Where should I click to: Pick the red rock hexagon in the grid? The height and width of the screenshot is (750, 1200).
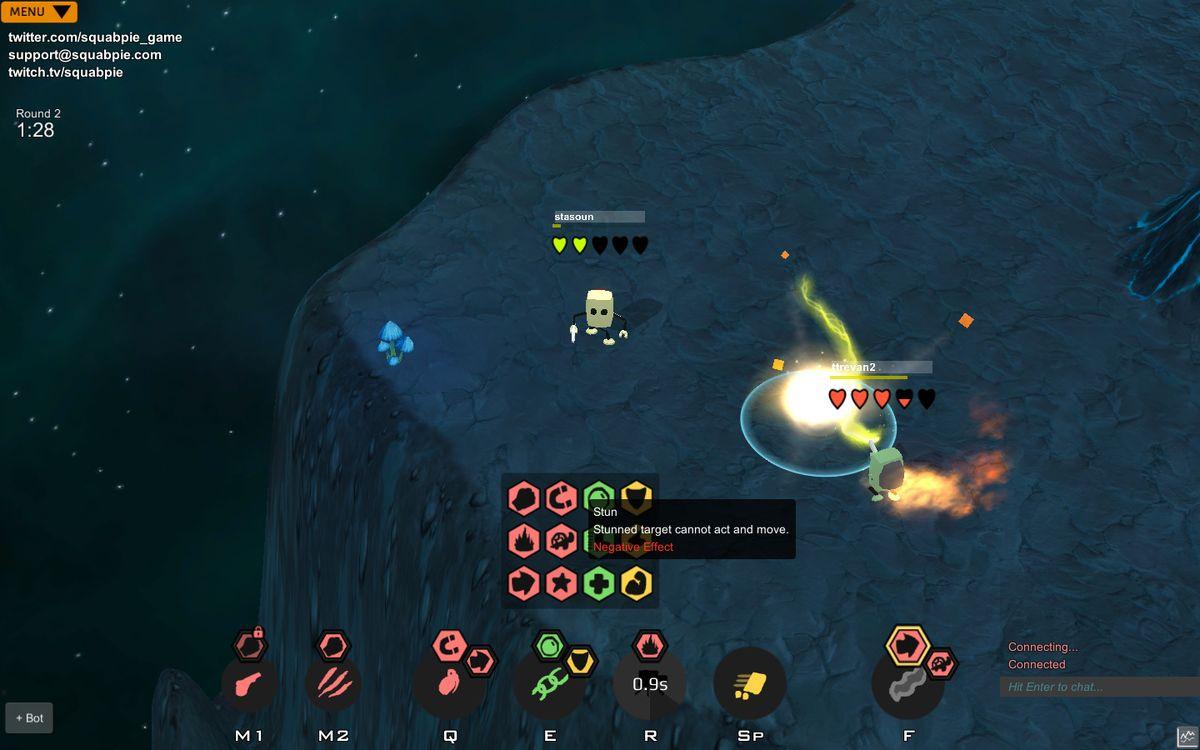click(x=523, y=497)
